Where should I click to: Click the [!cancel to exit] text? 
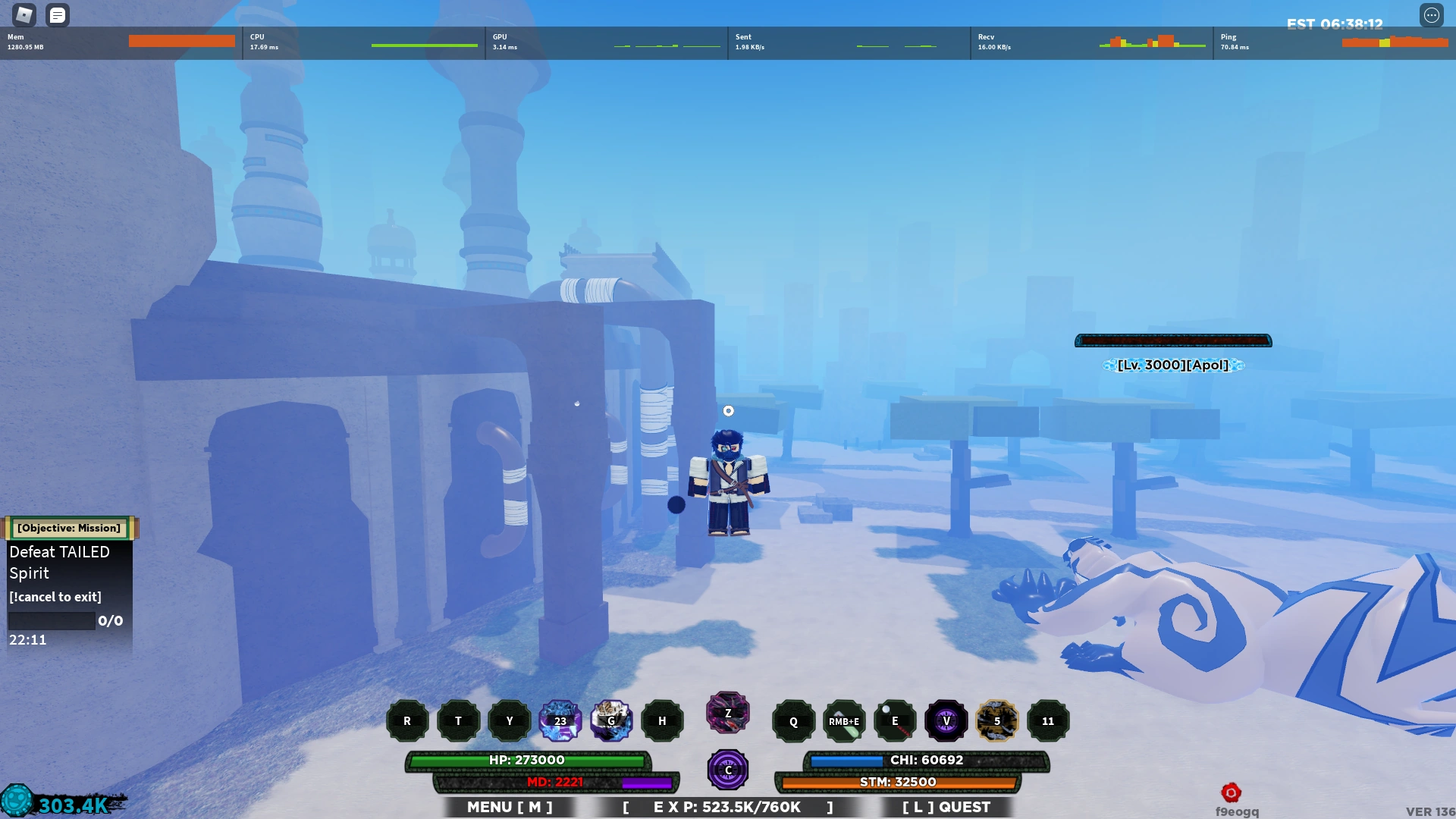55,597
